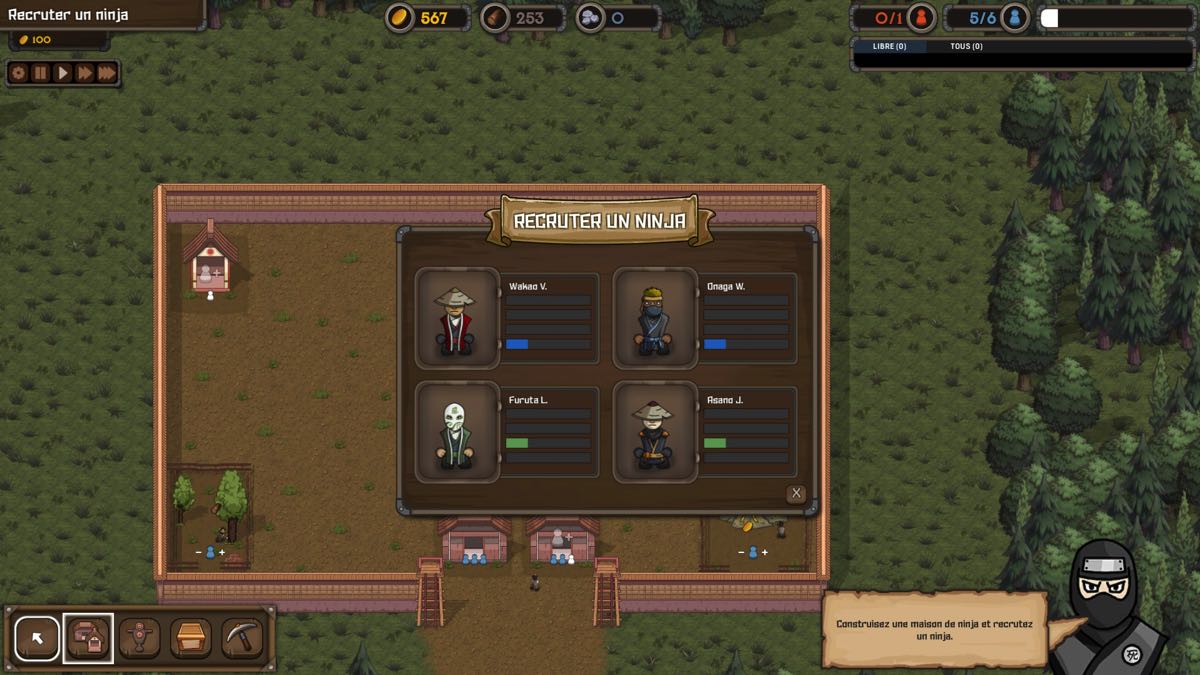Choose Onaga W. as the recruit
Screen dimensions: 1200x675
tap(655, 317)
